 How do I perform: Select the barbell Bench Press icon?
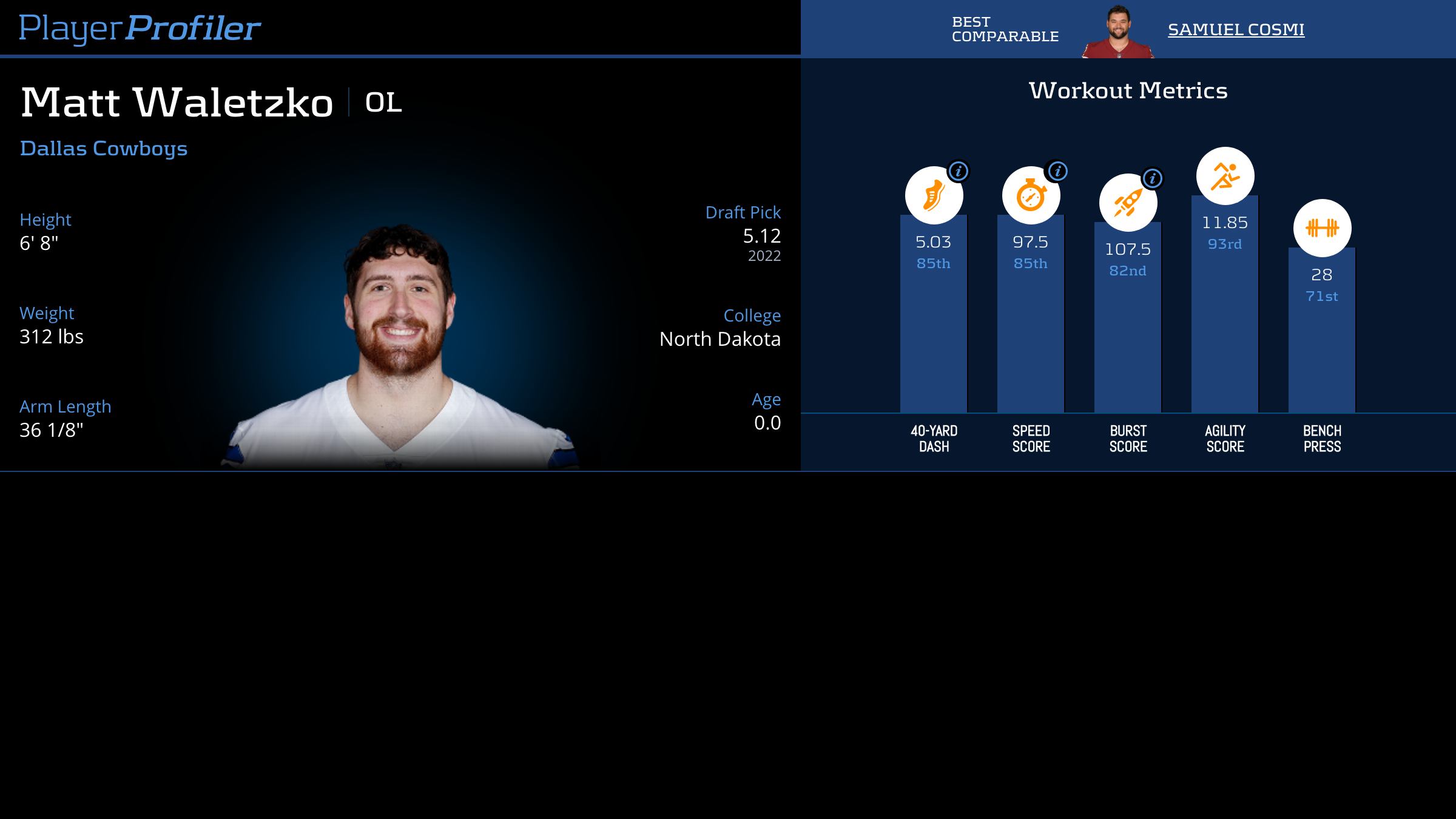click(1322, 228)
